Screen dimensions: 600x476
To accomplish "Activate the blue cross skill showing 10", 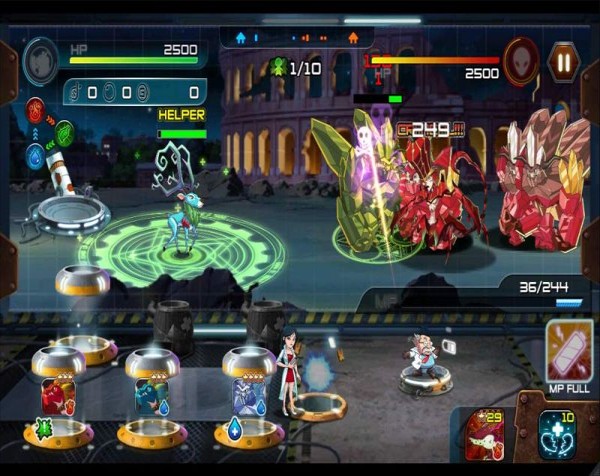I will [556, 435].
